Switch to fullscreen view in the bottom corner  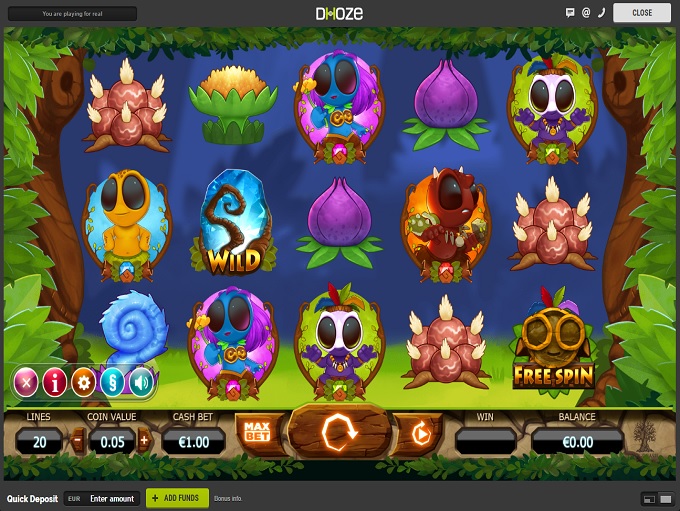[665, 498]
